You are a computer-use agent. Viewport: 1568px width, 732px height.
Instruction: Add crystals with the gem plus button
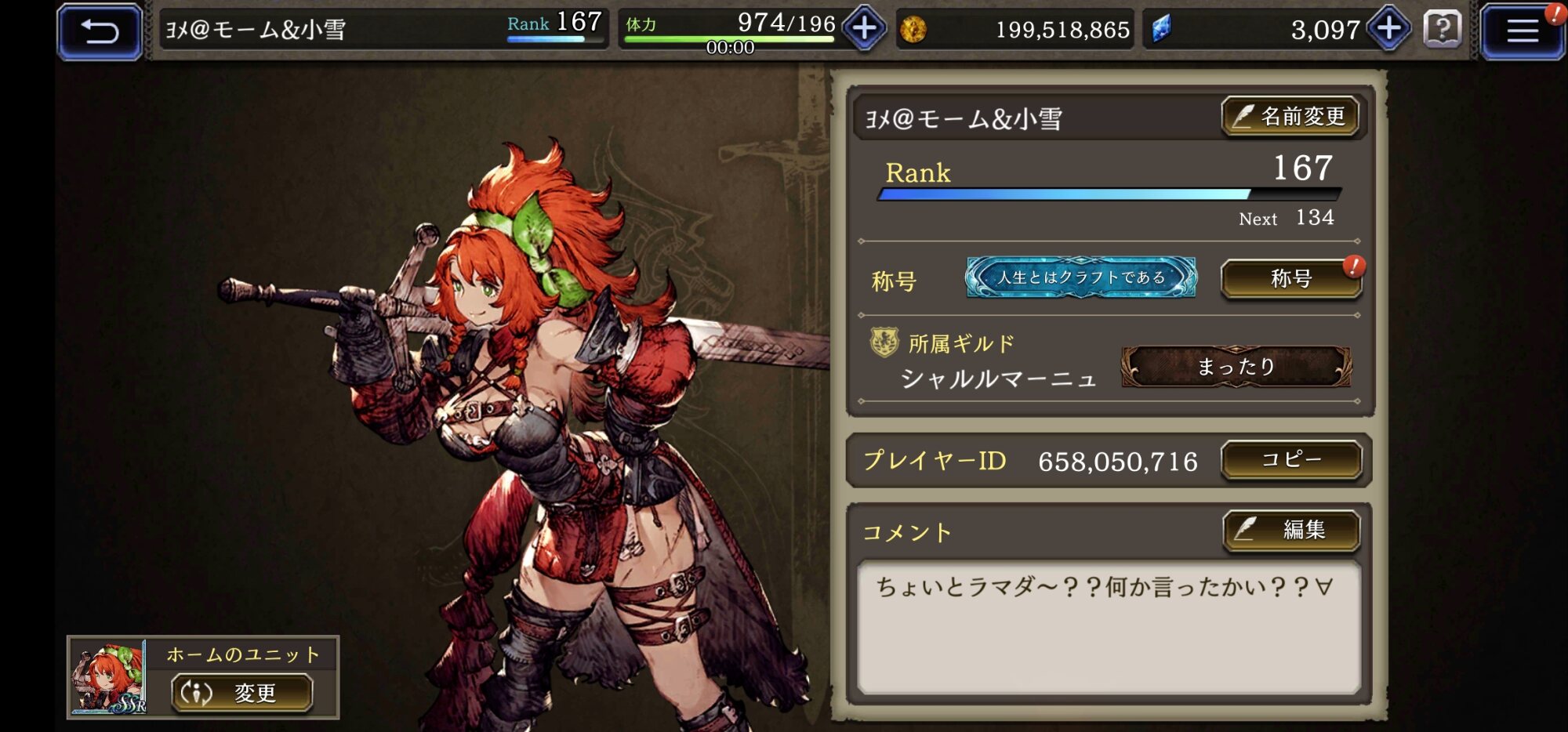[1388, 29]
